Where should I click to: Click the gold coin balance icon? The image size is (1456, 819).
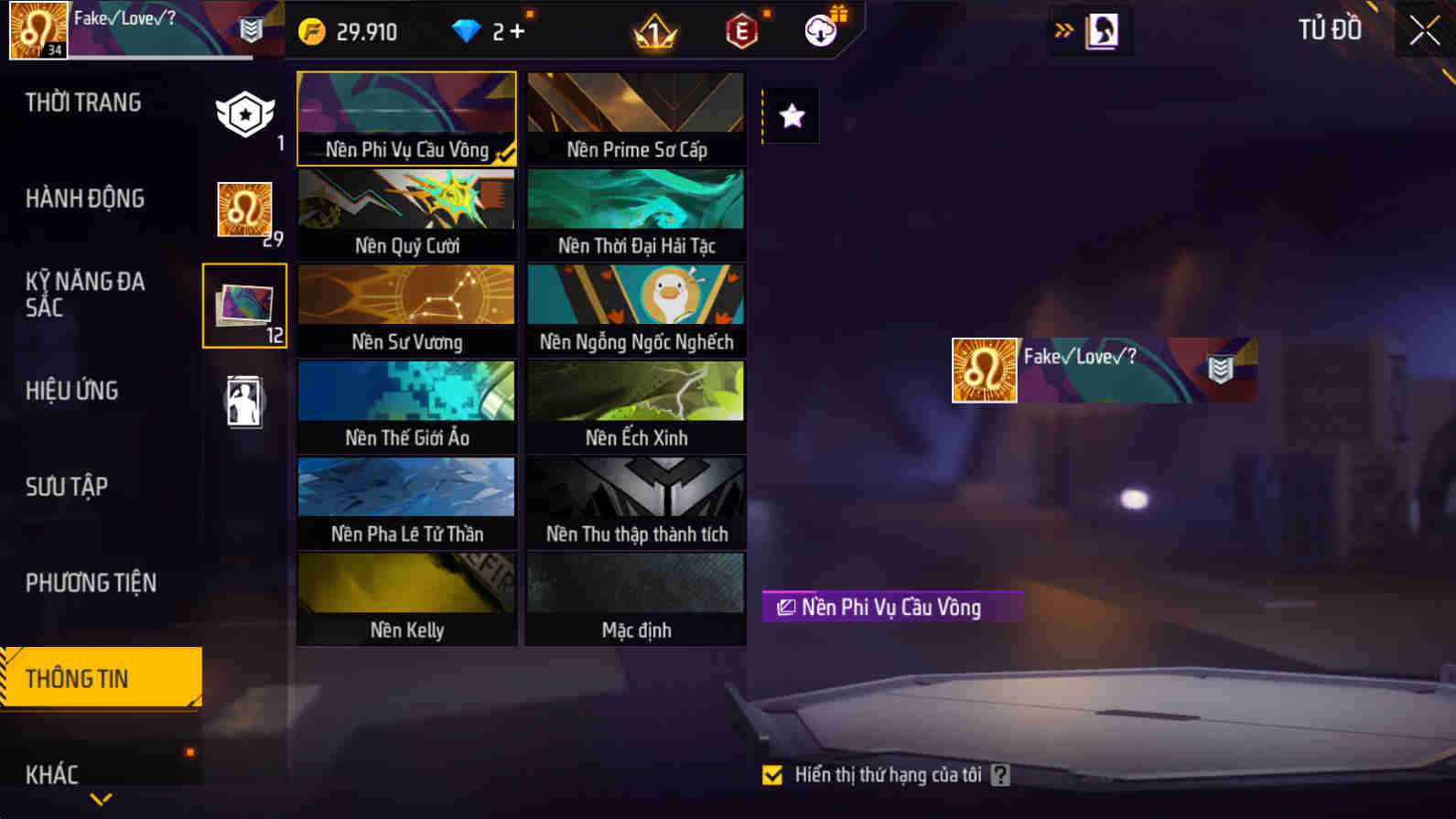(x=315, y=30)
